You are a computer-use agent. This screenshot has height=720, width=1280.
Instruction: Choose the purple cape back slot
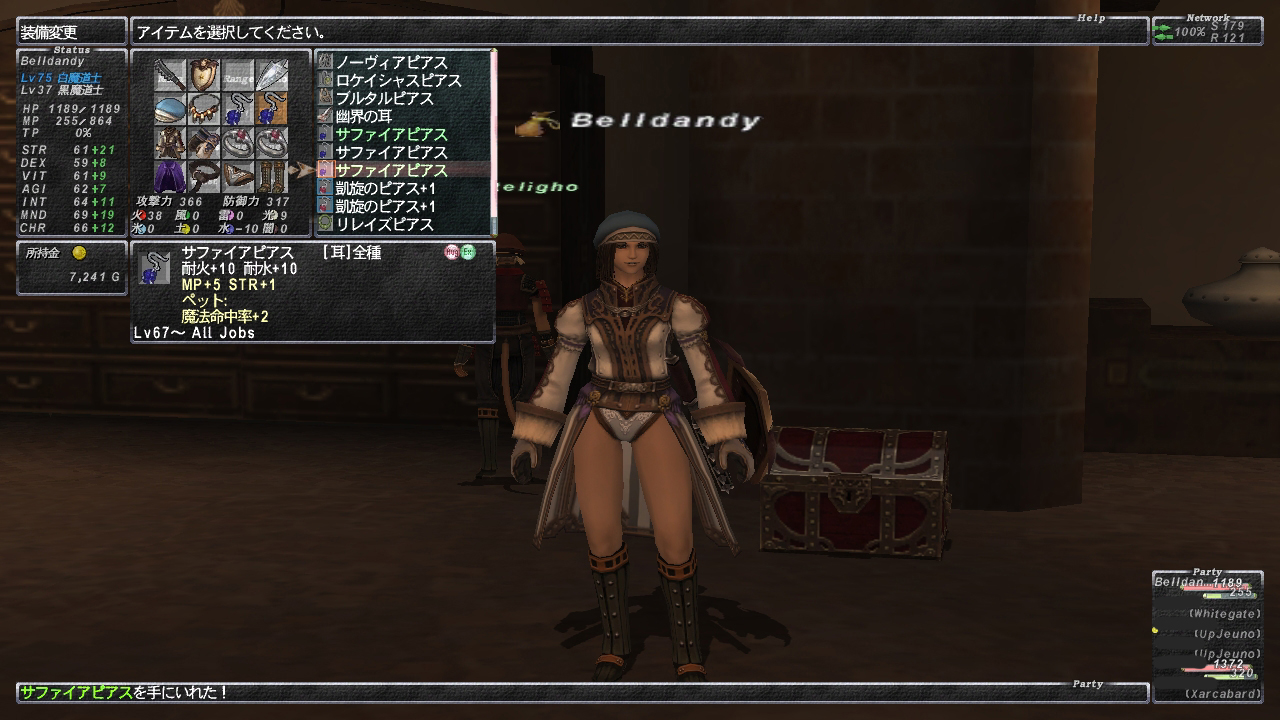(170, 177)
